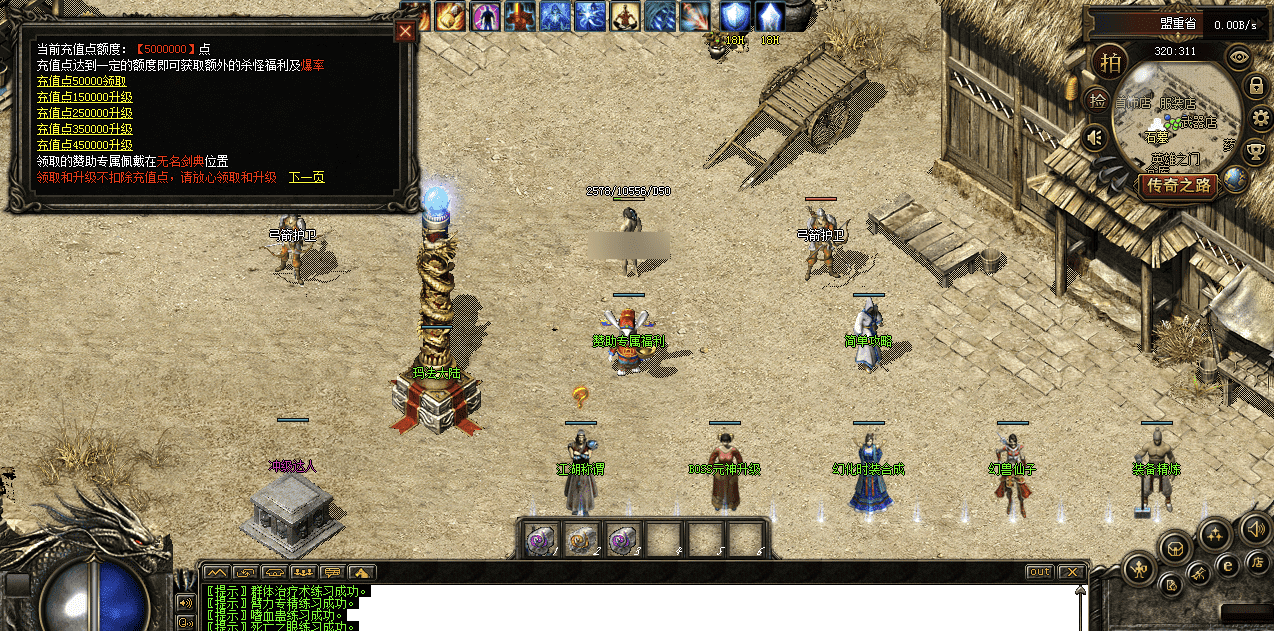The width and height of the screenshot is (1274, 631).
Task: Activate the purple silhouette skill icon
Action: (485, 16)
